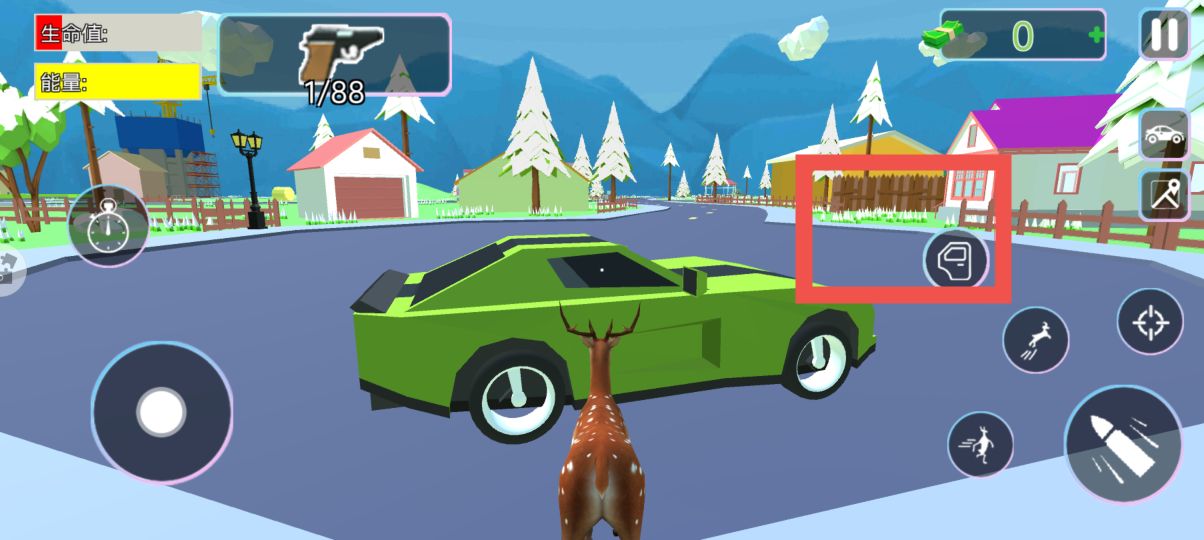The image size is (1204, 540).
Task: Activate the stopwatch slow-time button
Action: pyautogui.click(x=107, y=227)
